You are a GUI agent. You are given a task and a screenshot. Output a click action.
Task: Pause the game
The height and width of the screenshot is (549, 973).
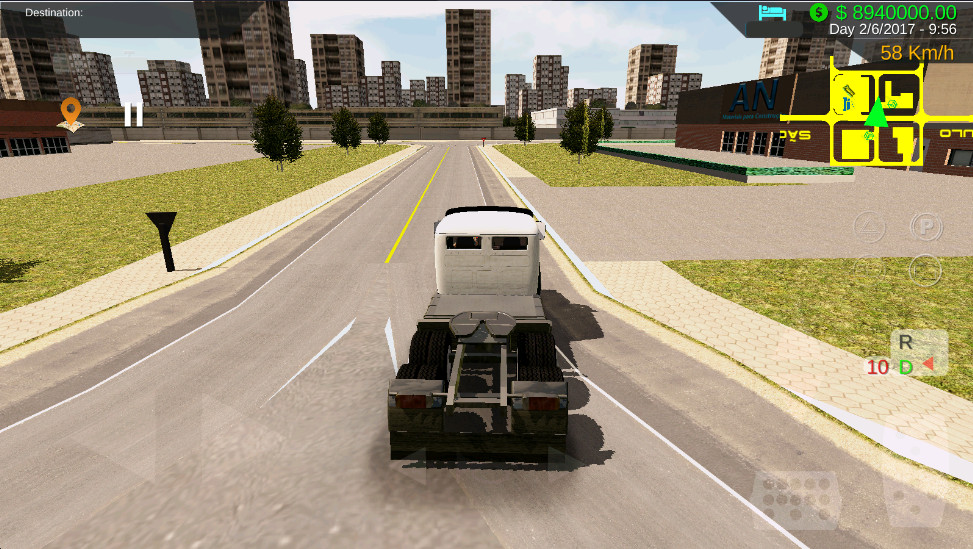(132, 114)
